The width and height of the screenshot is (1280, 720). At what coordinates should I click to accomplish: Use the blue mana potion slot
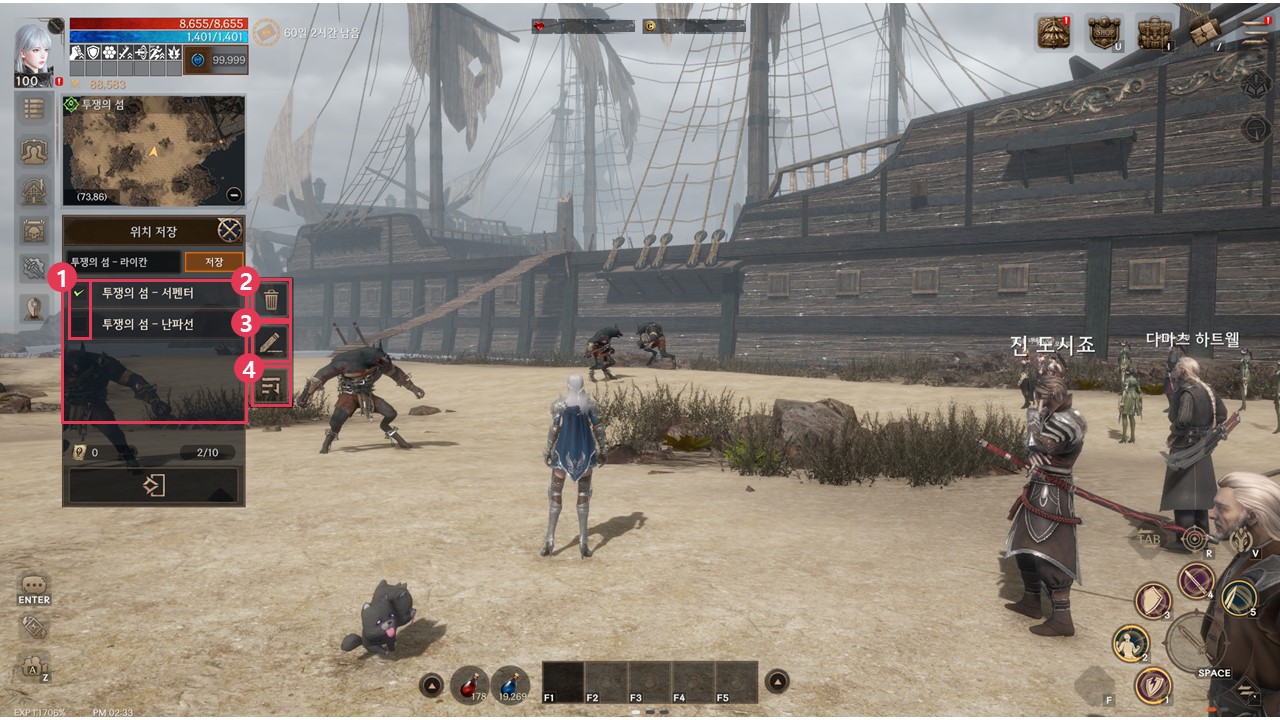(x=510, y=684)
